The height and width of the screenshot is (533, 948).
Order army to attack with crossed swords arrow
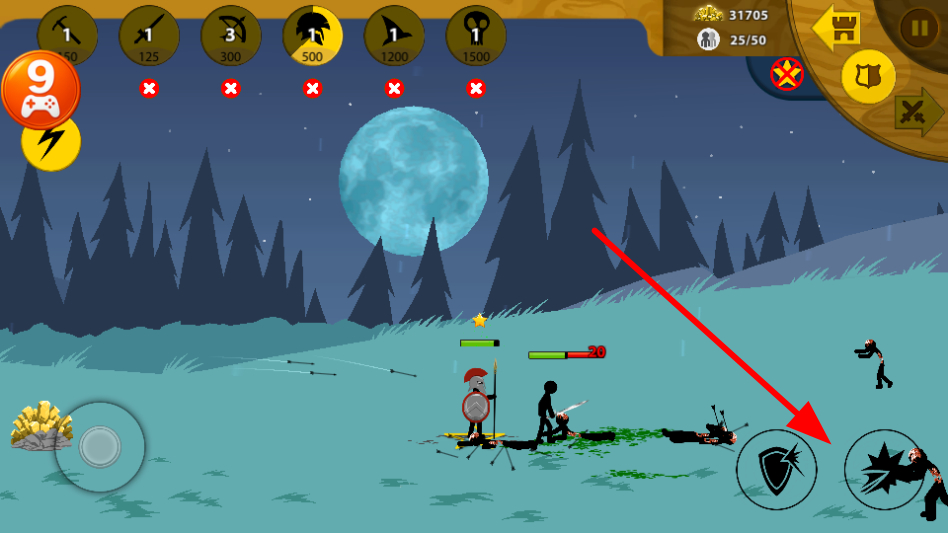click(917, 112)
